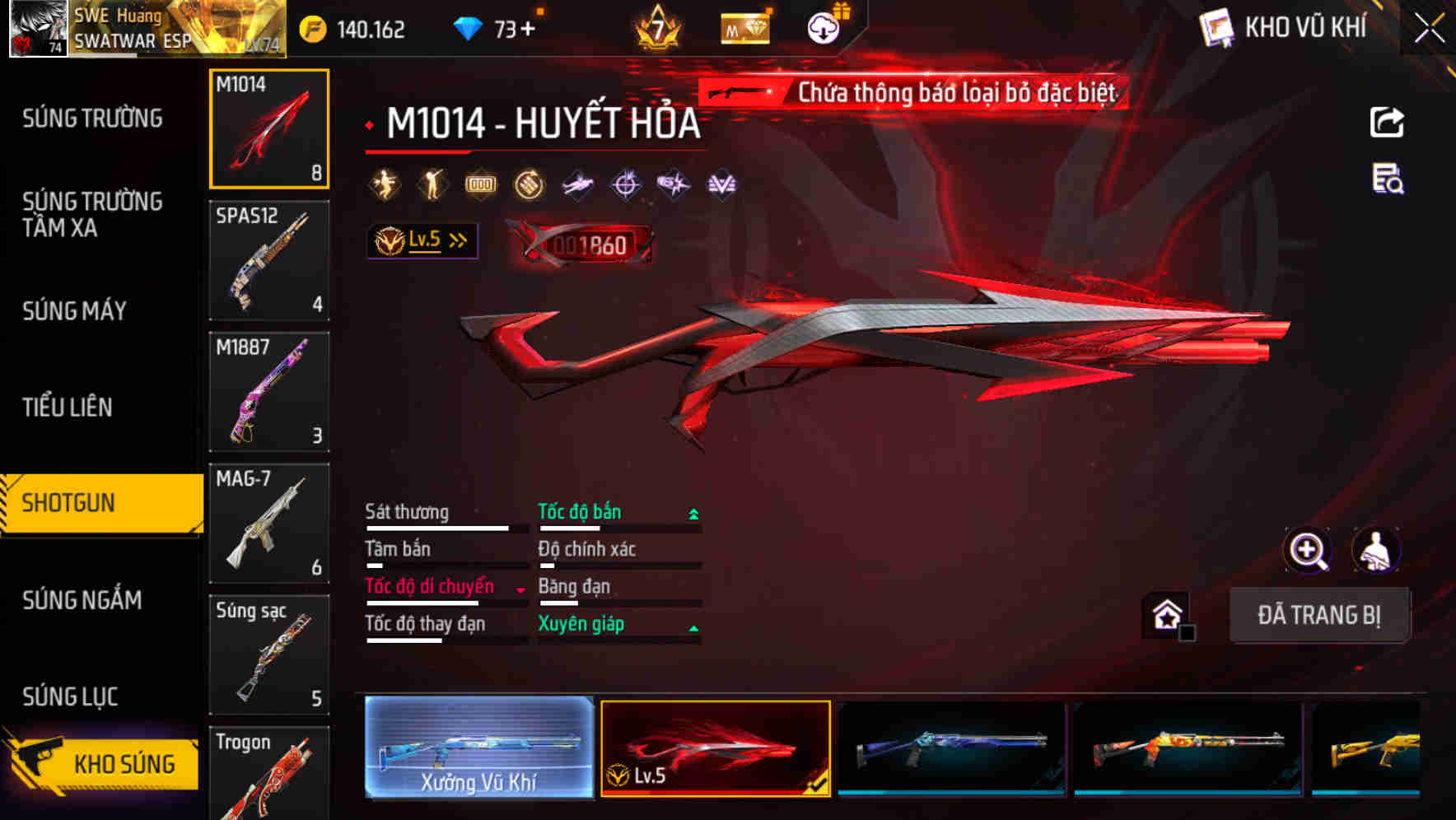
Task: Click the magnifier zoom icon near right edge
Action: 1308,550
